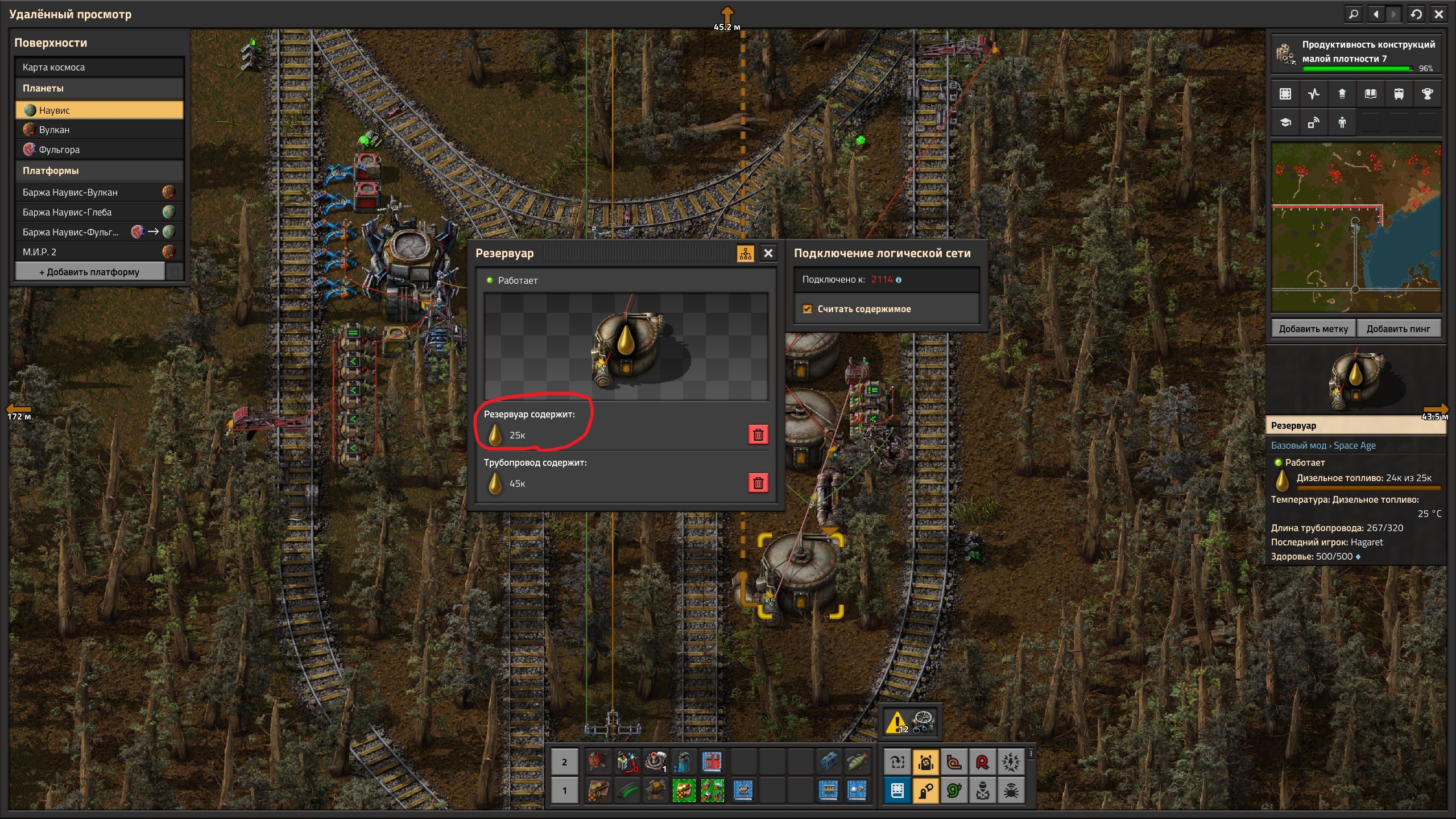Click the Добавить метку button
The width and height of the screenshot is (1456, 819).
pos(1313,329)
